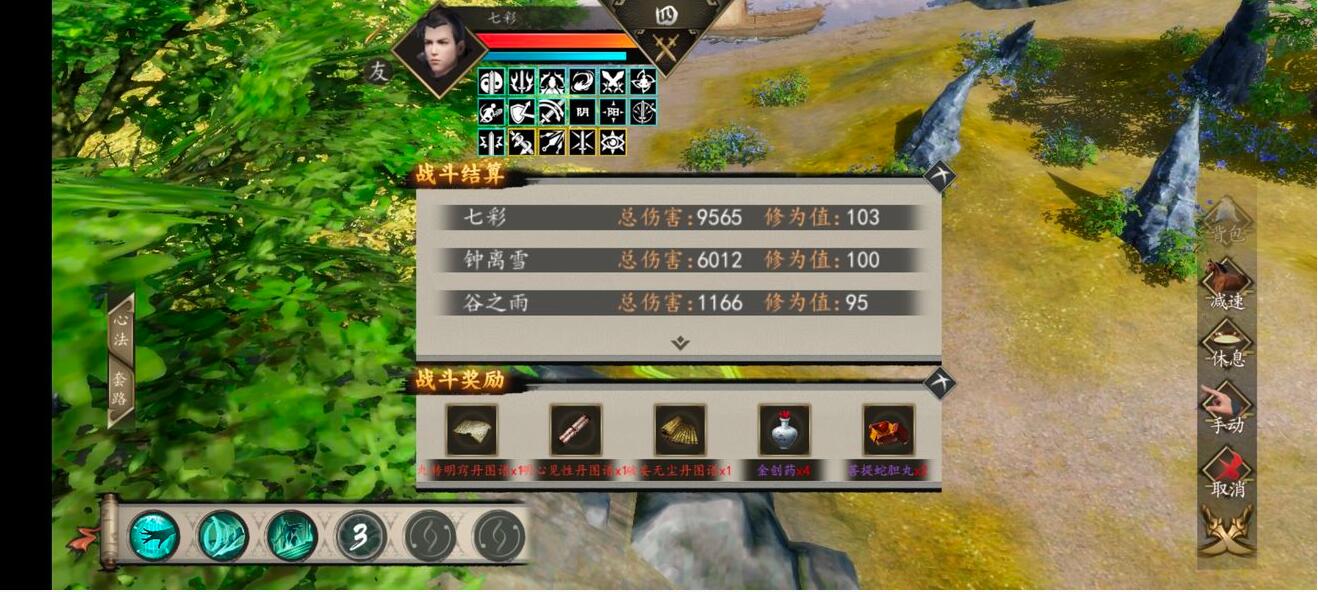Select the bamboo slips reward item
The image size is (1318, 592).
tap(680, 431)
